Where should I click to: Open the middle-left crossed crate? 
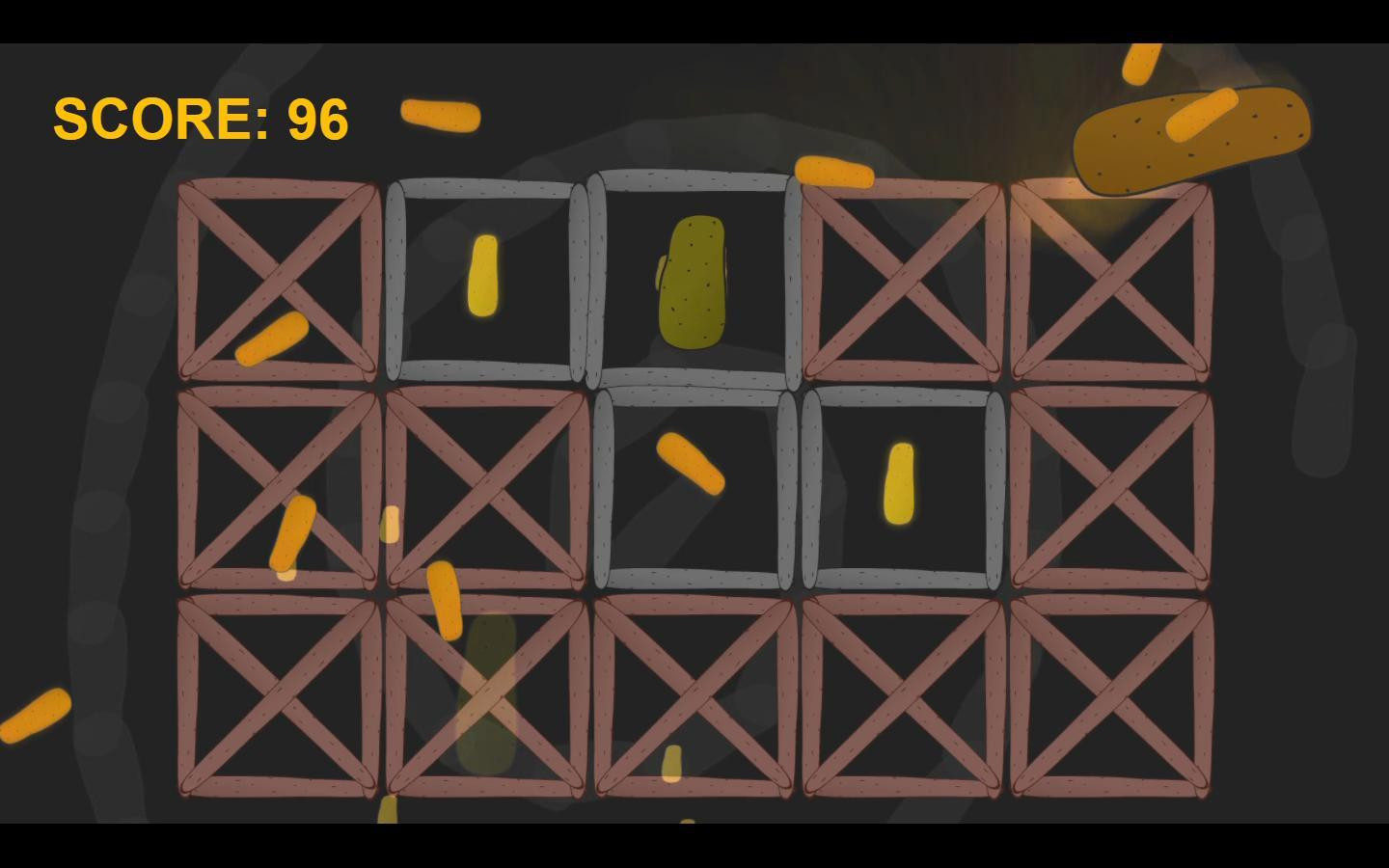278,487
